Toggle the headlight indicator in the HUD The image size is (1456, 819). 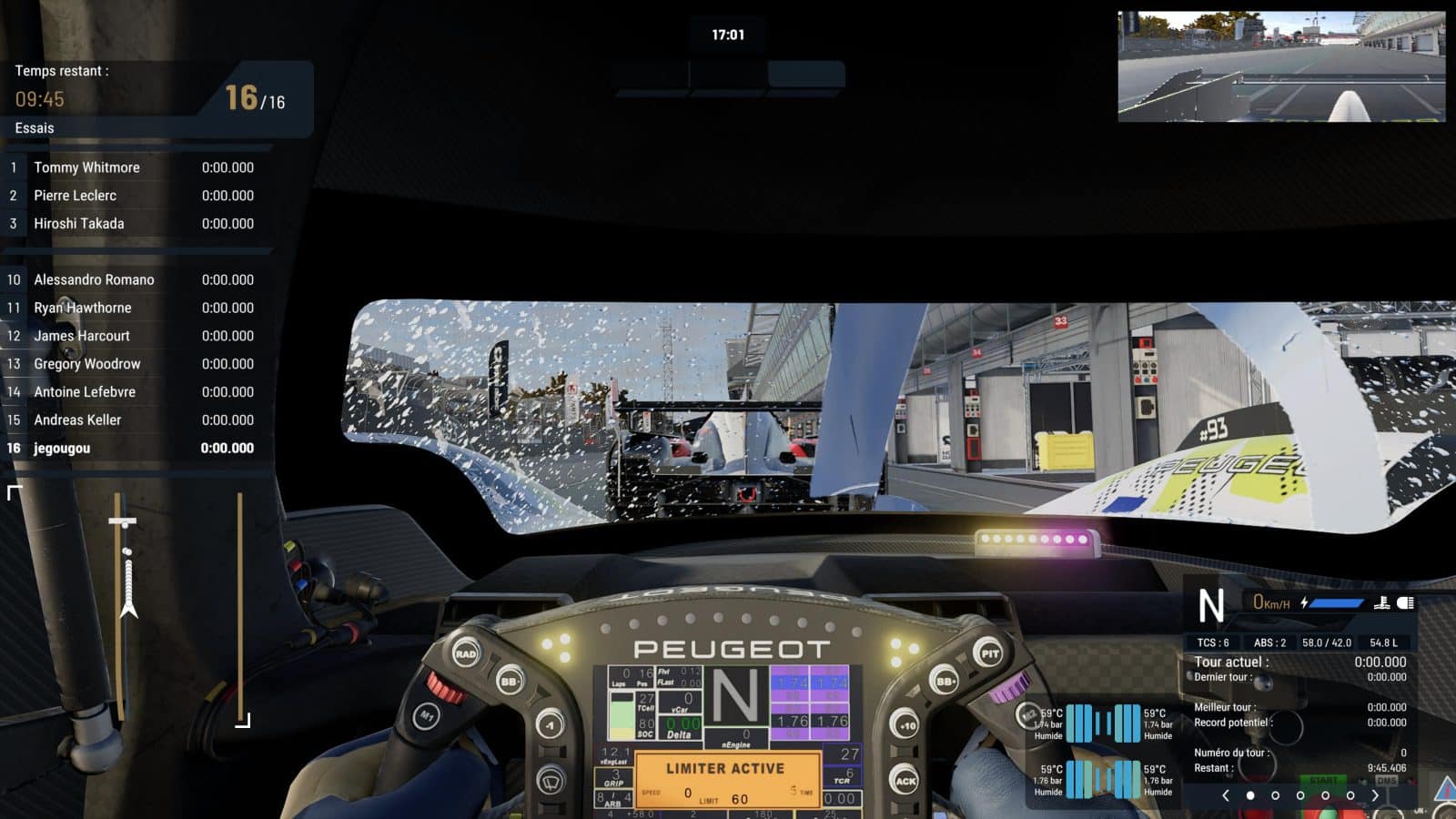[x=1407, y=602]
